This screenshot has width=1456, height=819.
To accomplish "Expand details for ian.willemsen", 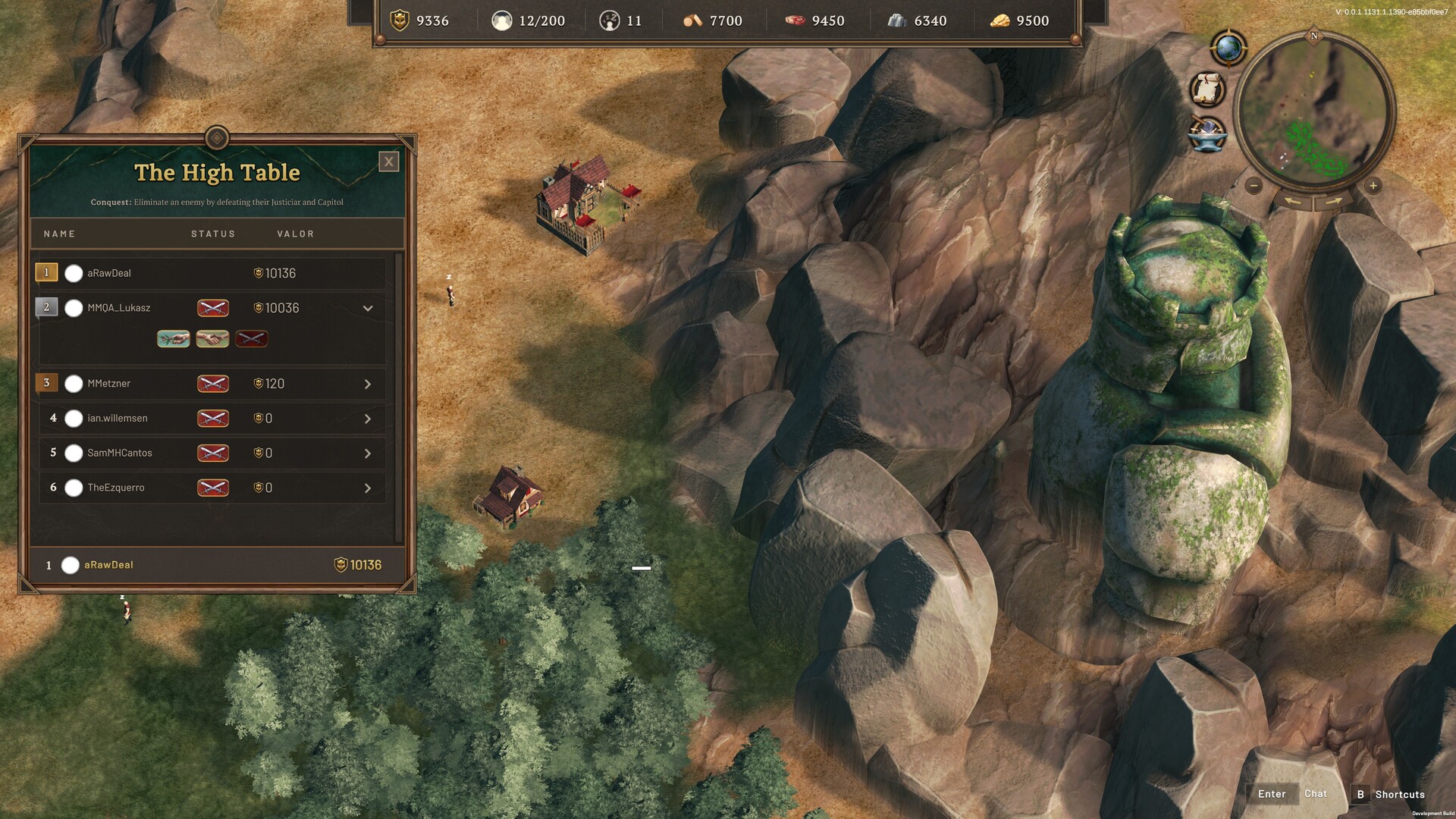I will [x=369, y=418].
